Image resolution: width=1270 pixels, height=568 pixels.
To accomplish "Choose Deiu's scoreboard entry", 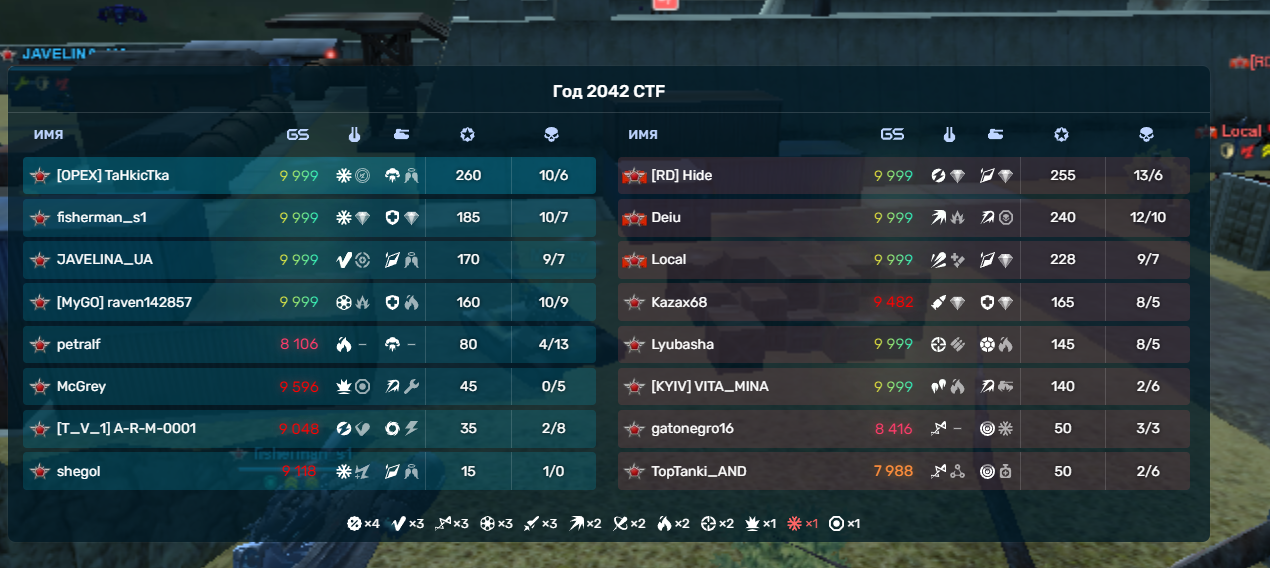I will [x=666, y=218].
